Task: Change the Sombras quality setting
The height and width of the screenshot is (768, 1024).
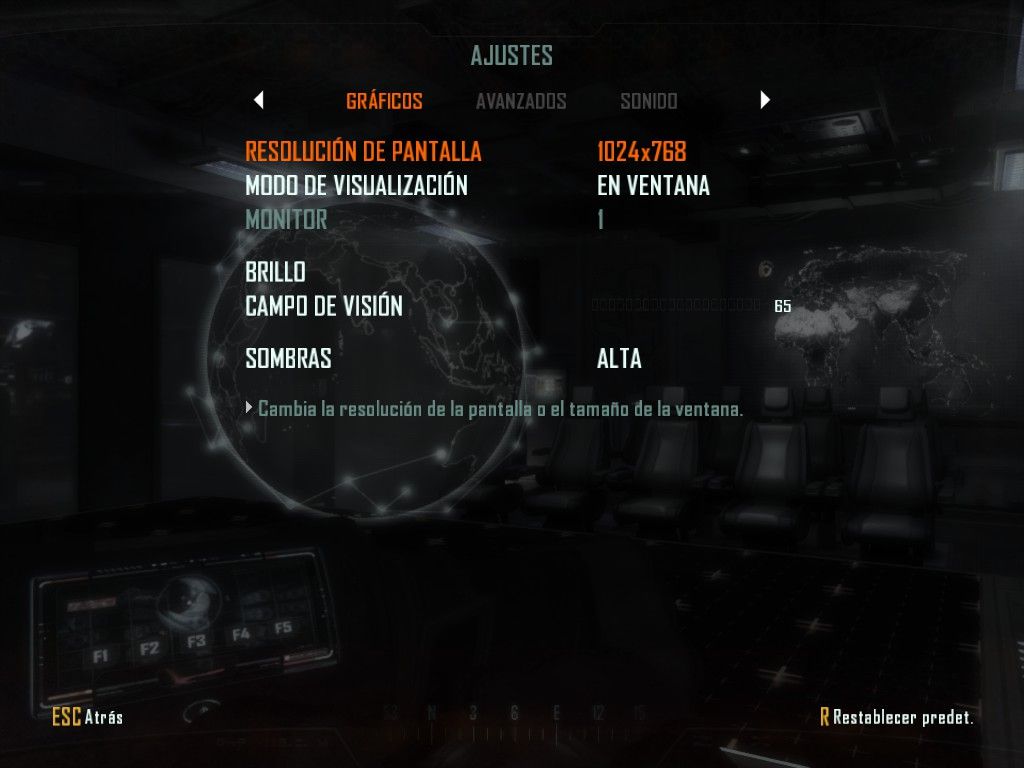Action: pos(288,358)
